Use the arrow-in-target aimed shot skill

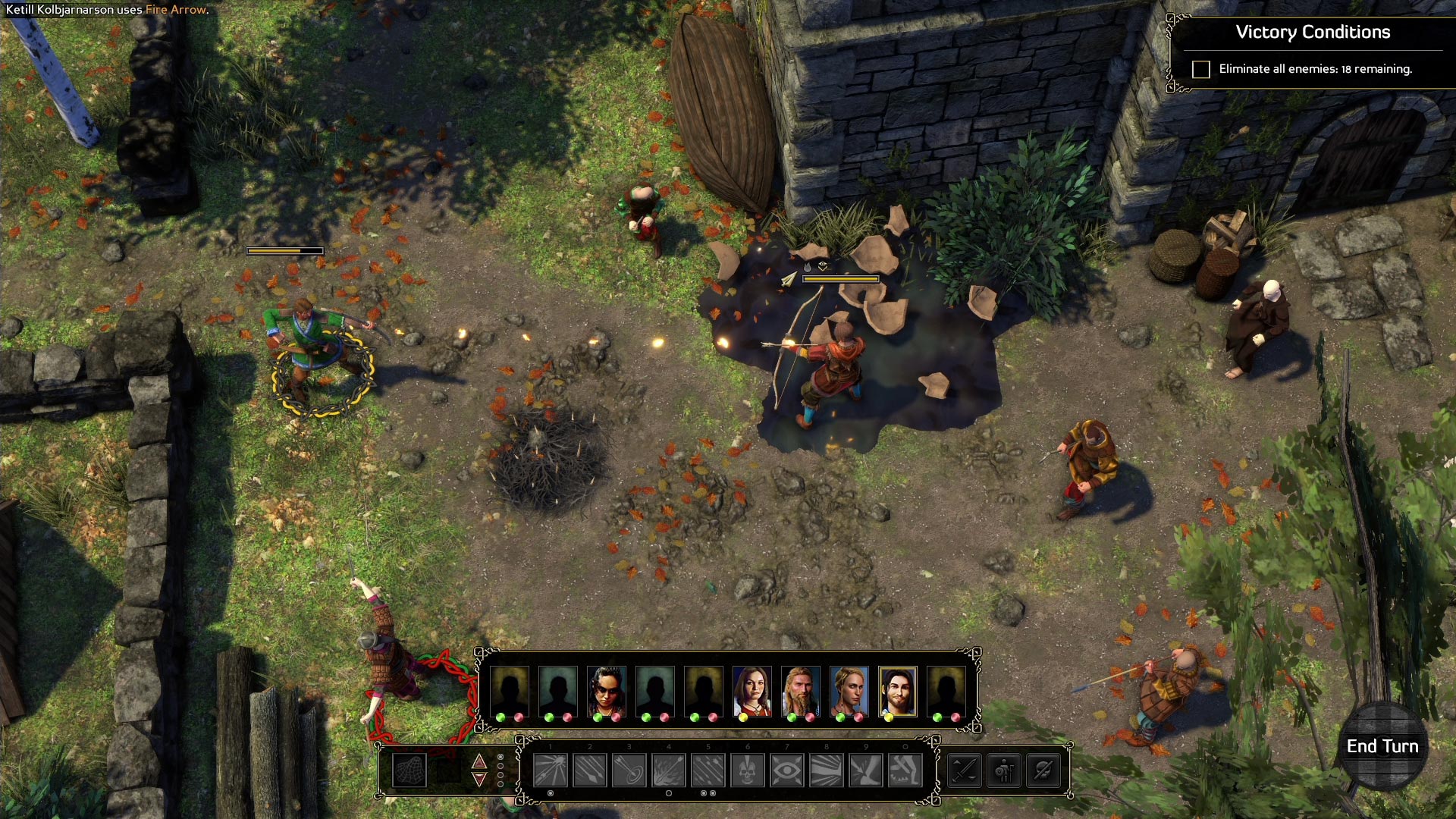(629, 771)
